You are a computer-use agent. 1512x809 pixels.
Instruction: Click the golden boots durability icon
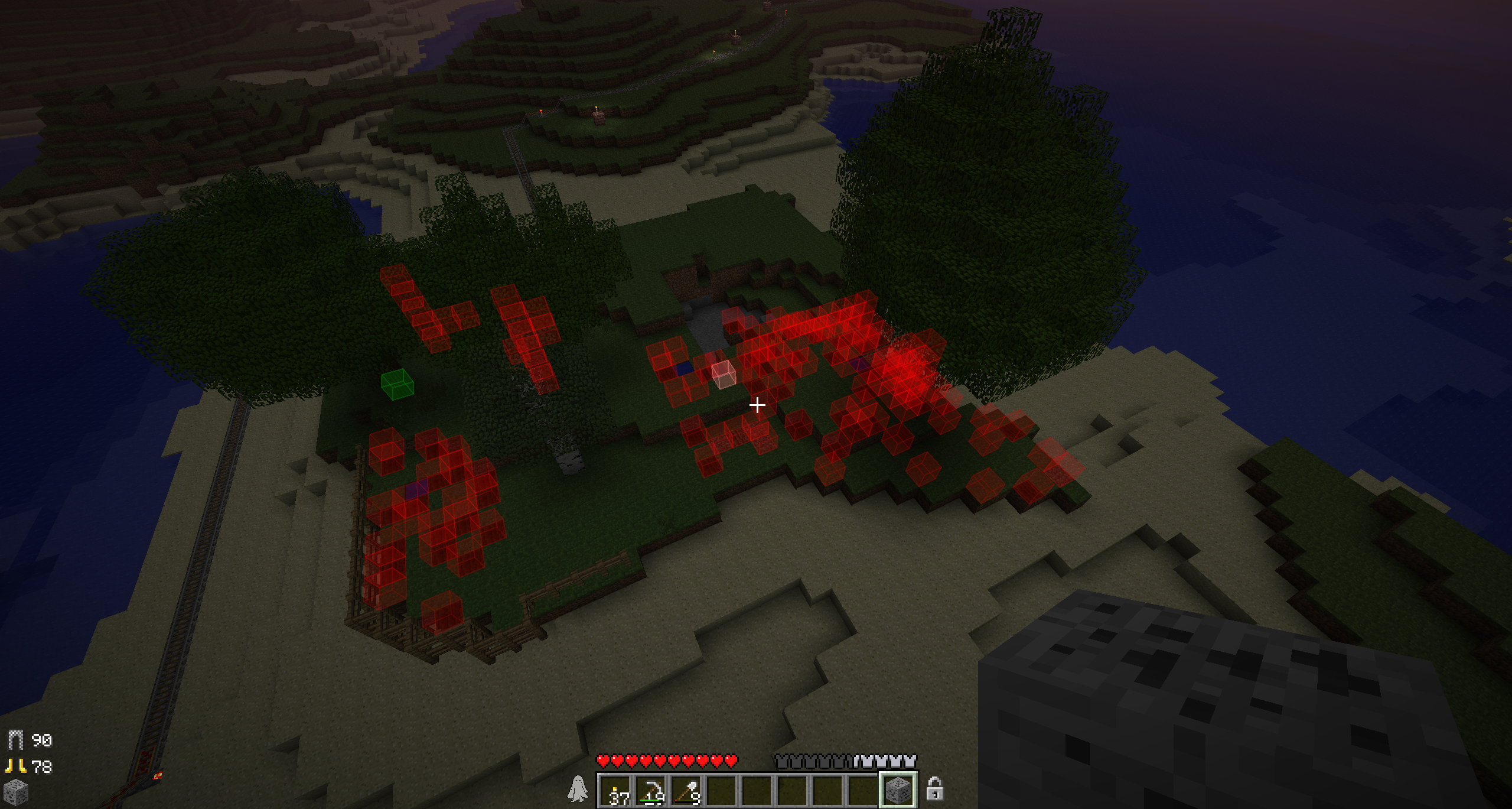pyautogui.click(x=15, y=766)
